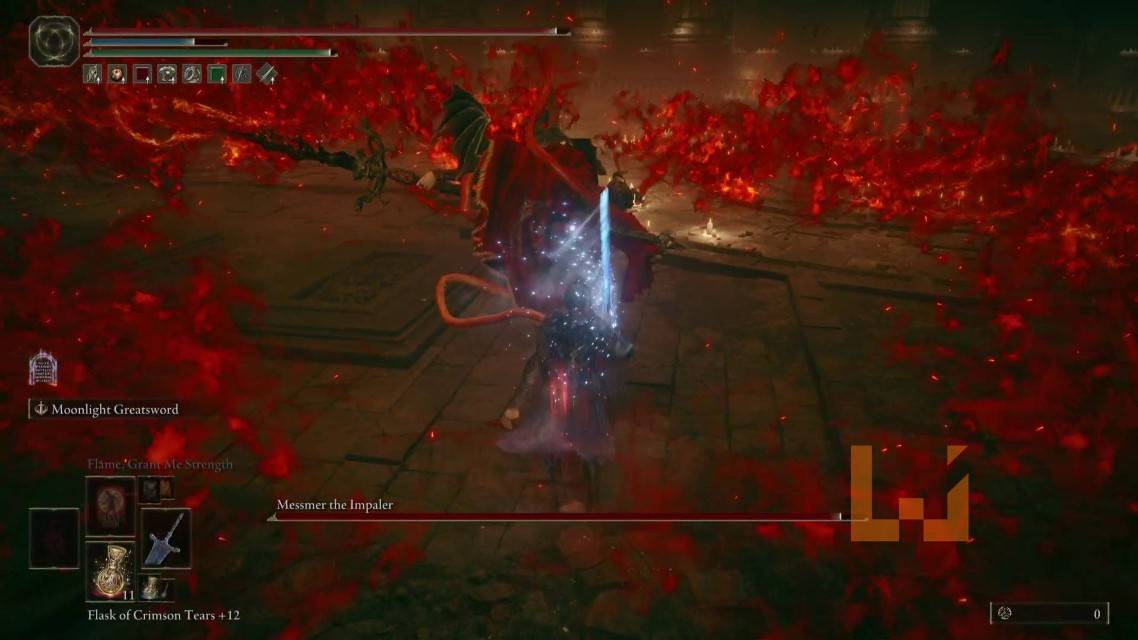The width and height of the screenshot is (1138, 640).
Task: Click the diamond-shaped sword buff icon
Action: pyautogui.click(x=266, y=73)
